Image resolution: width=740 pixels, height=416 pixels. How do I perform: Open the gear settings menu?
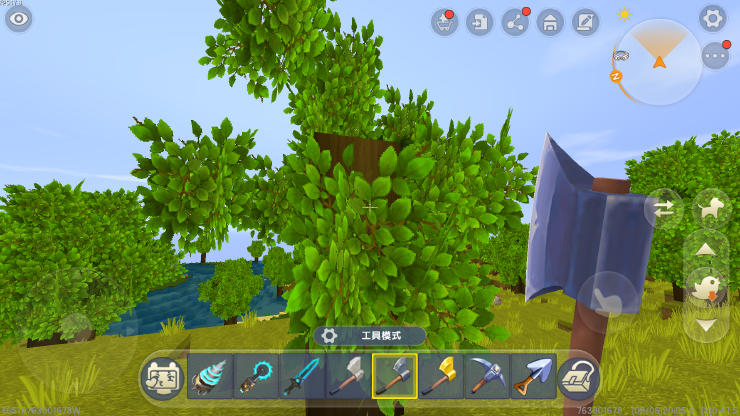click(712, 18)
